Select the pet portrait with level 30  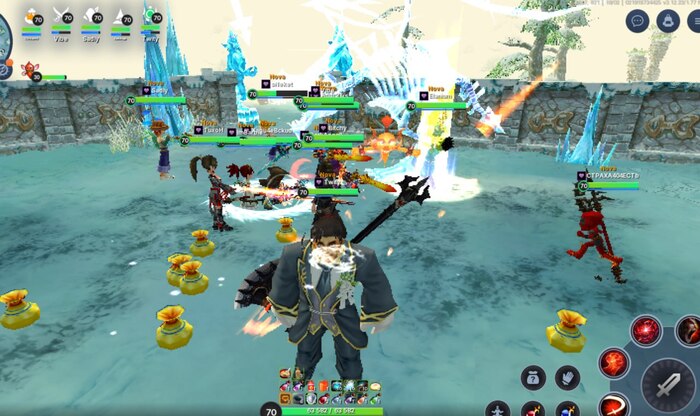click(x=27, y=72)
